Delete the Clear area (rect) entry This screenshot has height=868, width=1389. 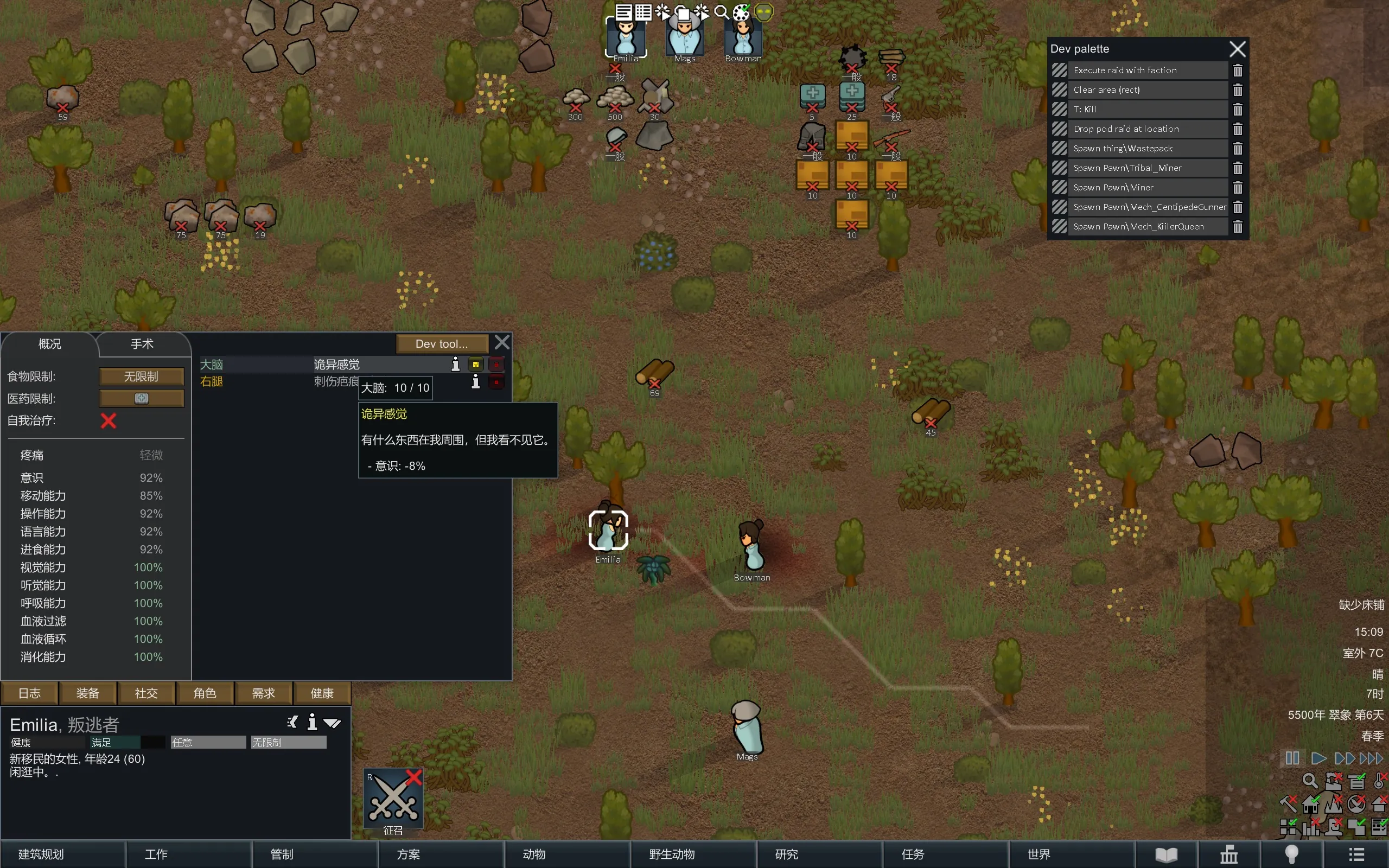[1238, 90]
